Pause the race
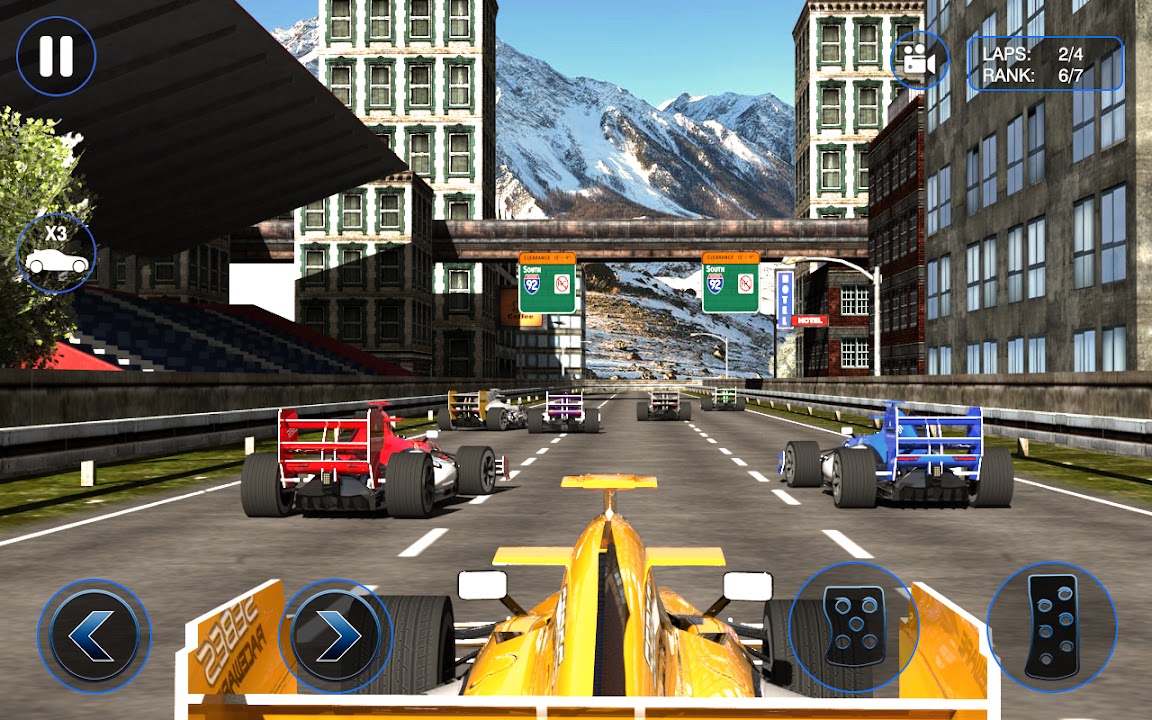The width and height of the screenshot is (1152, 720). point(56,56)
